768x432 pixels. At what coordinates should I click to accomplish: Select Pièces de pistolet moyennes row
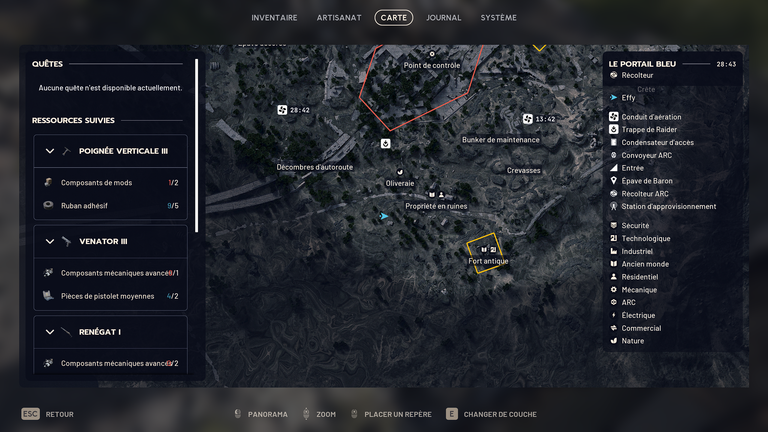pos(110,296)
